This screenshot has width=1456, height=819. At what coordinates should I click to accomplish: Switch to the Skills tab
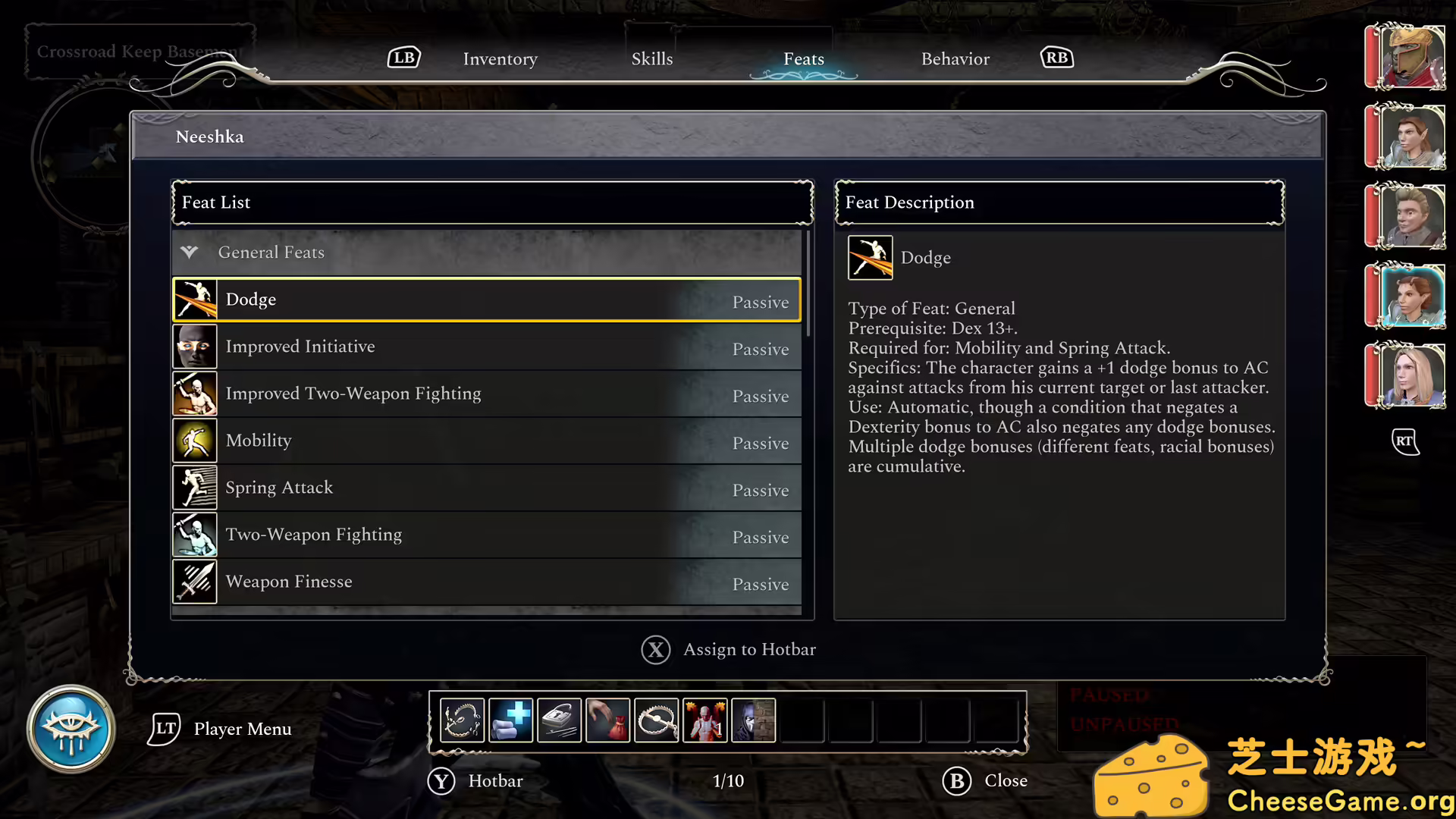pos(652,58)
